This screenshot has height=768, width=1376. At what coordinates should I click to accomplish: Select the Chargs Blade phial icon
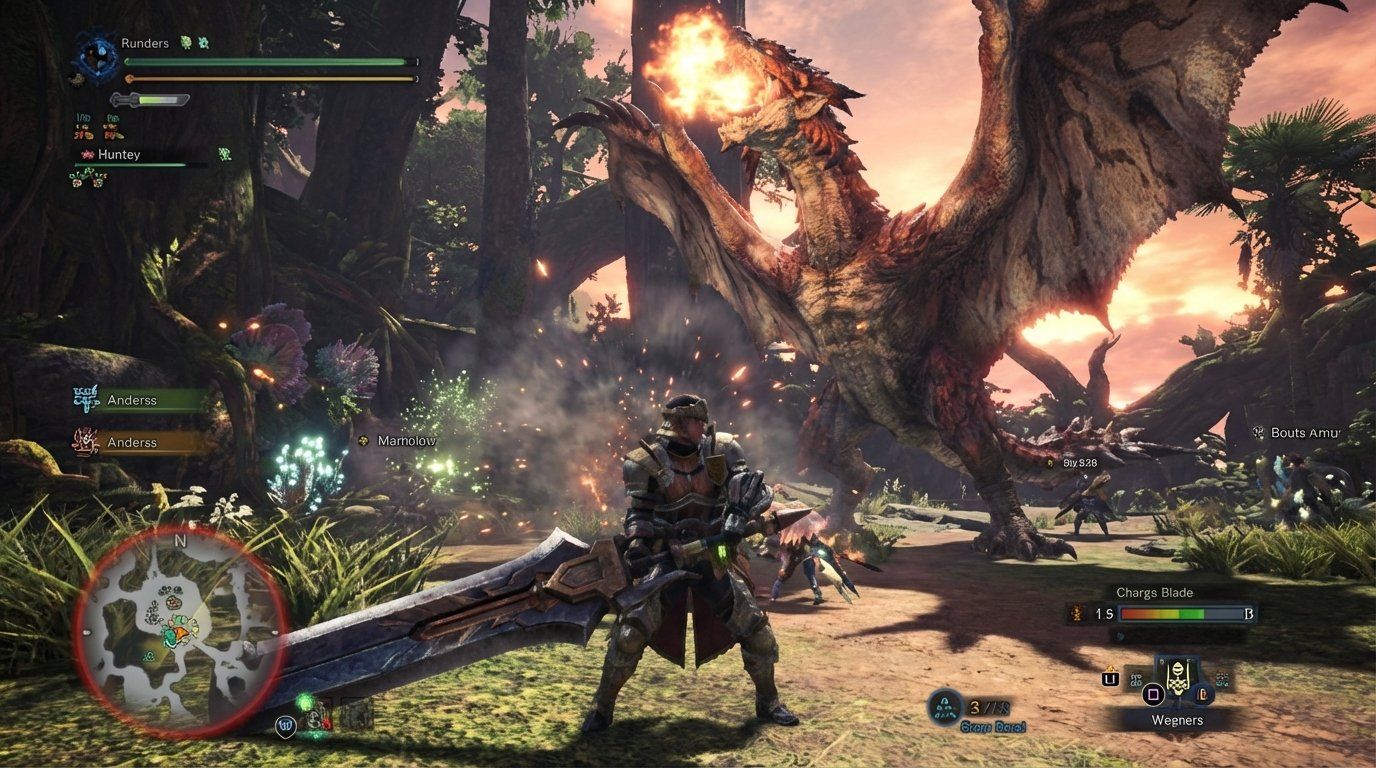[x=1076, y=612]
